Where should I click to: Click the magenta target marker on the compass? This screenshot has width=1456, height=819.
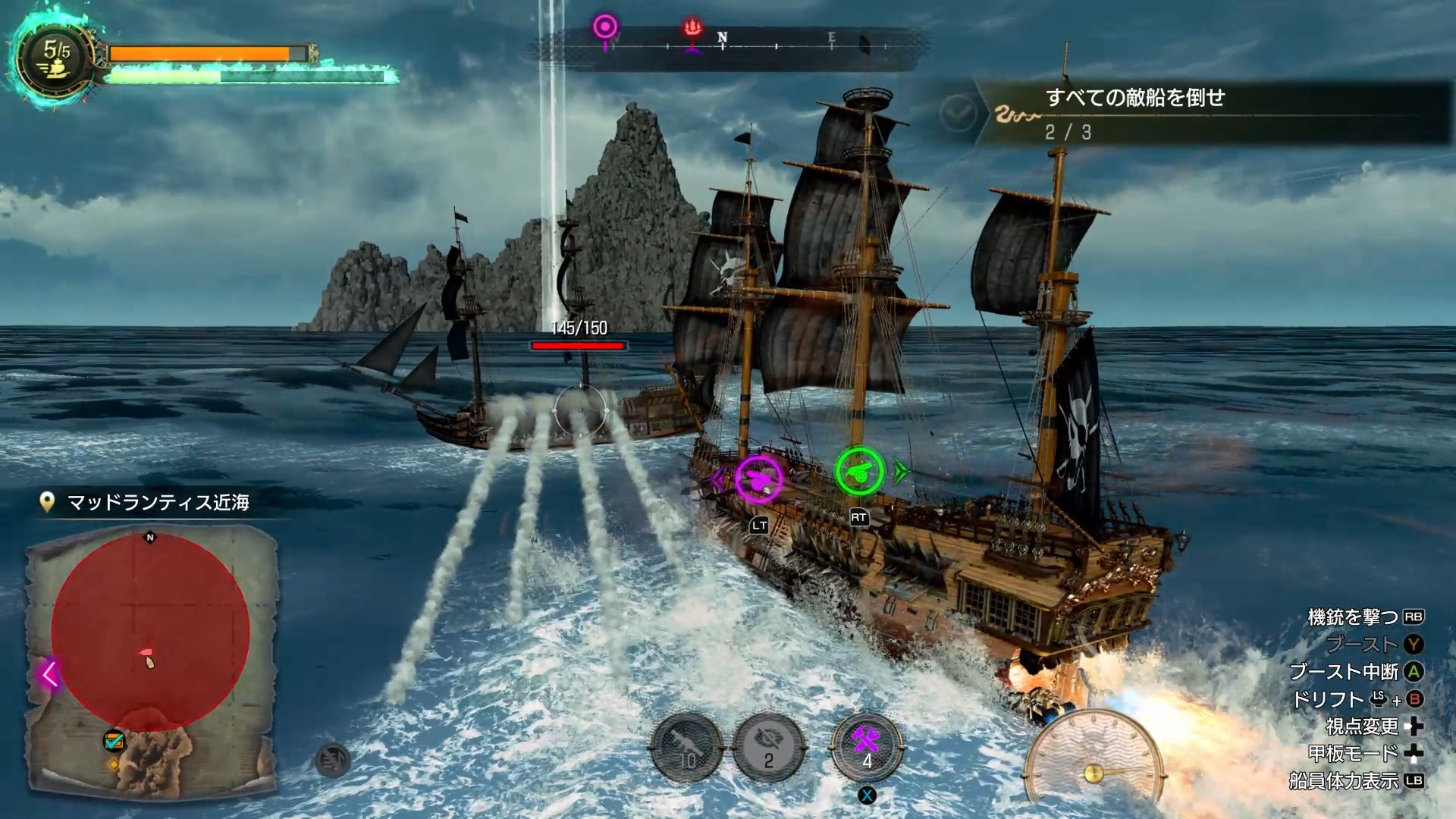(605, 29)
